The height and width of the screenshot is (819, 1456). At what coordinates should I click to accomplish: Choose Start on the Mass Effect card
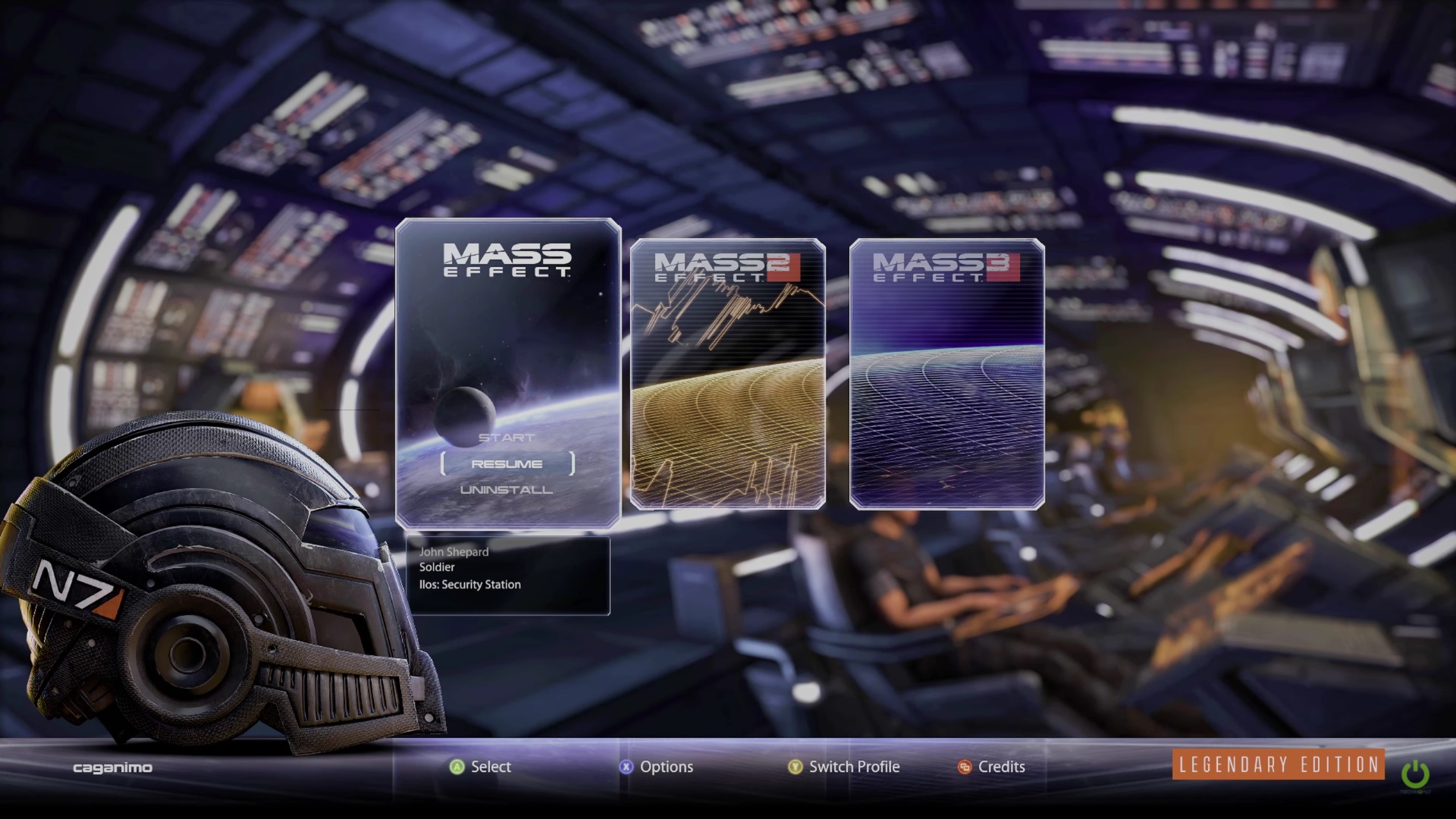(x=507, y=438)
